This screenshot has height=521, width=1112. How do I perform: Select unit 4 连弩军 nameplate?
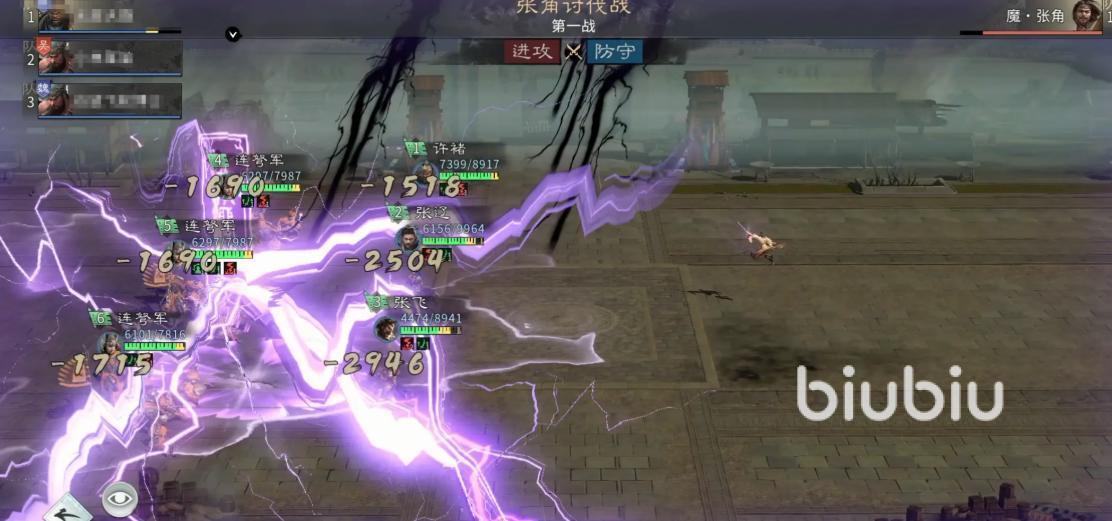(254, 161)
